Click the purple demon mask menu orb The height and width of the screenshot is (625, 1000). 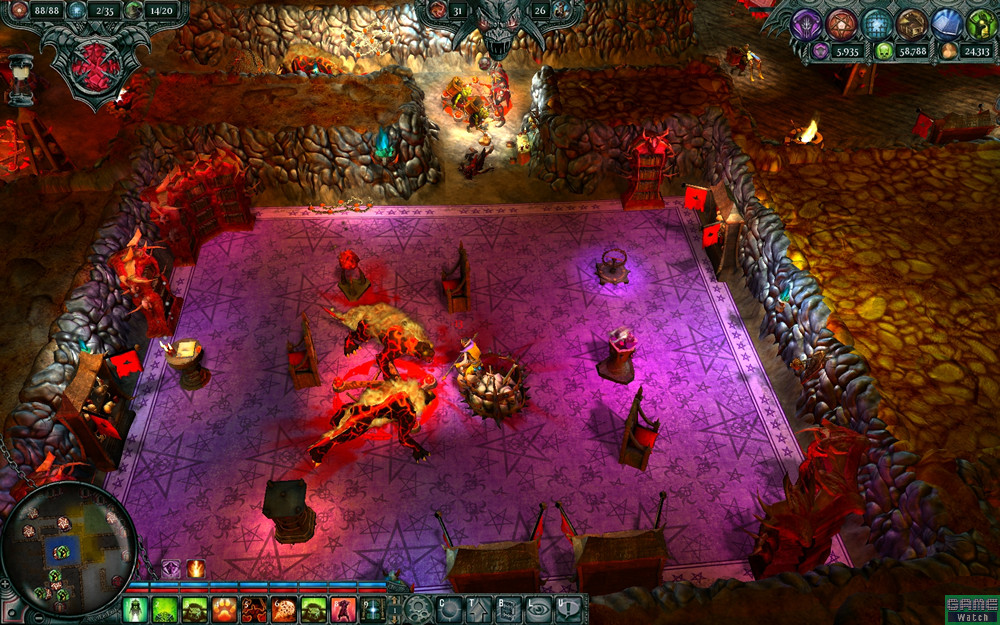pos(806,23)
